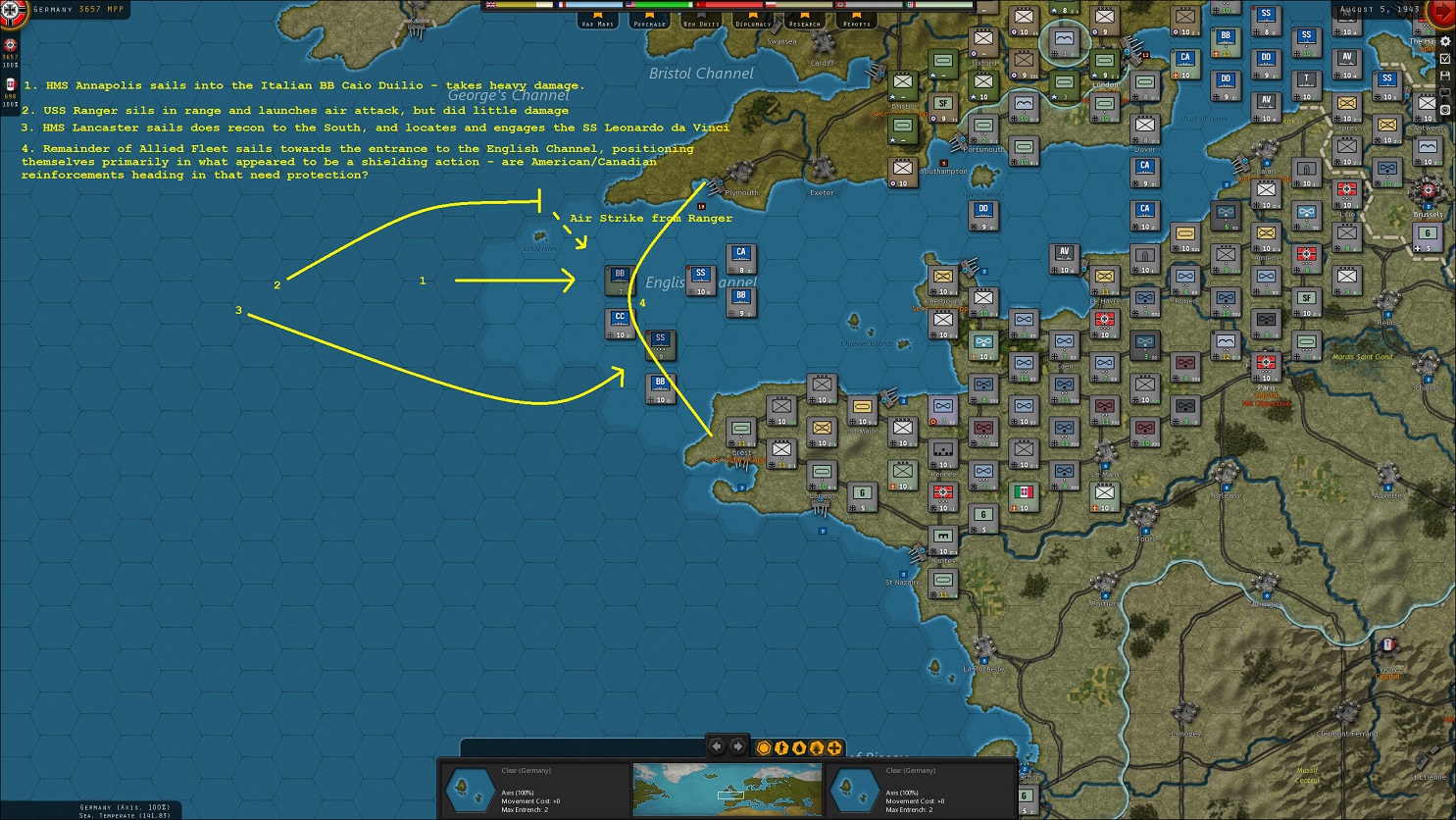Viewport: 1456px width, 820px height.
Task: Click the manpower figure filter icon
Action: tap(781, 747)
